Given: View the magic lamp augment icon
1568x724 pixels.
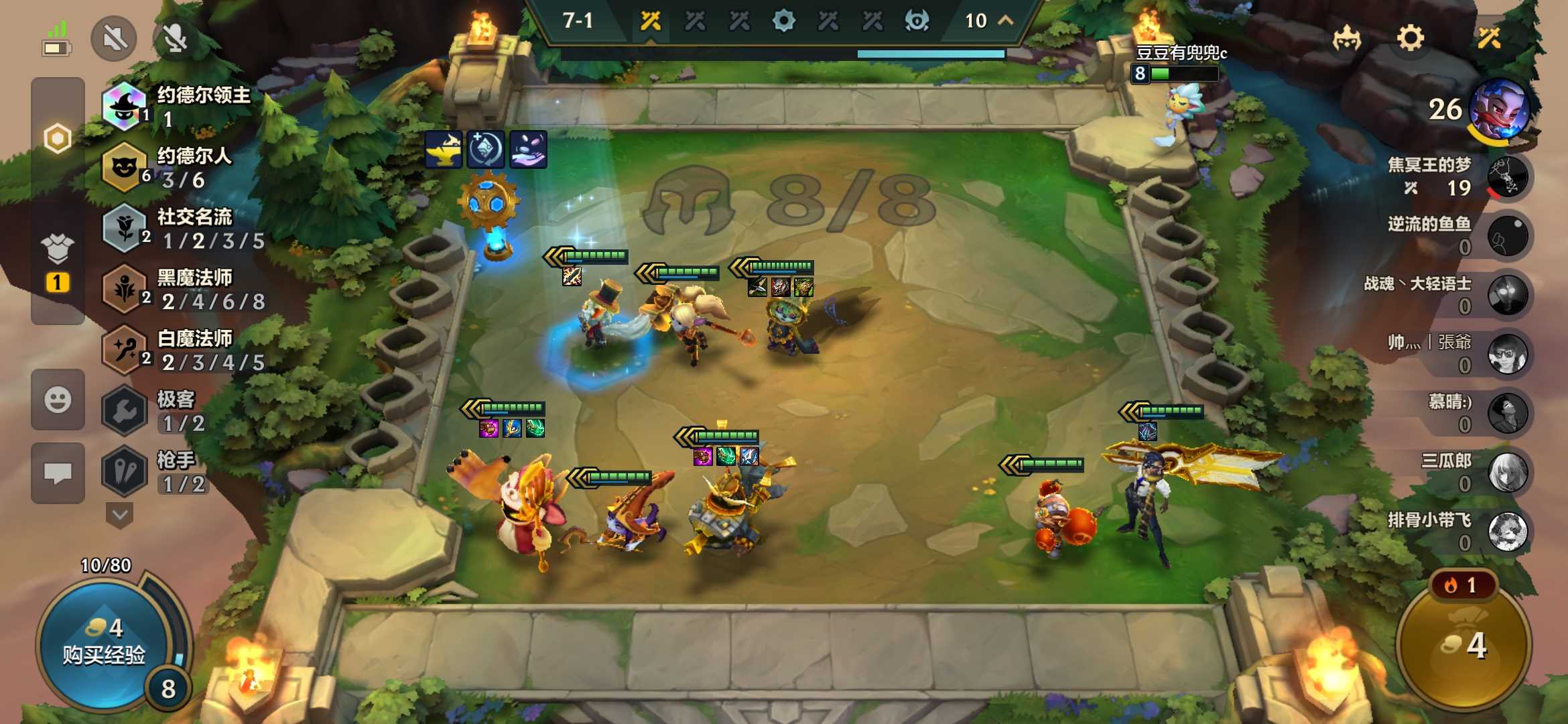Looking at the screenshot, I should point(443,149).
